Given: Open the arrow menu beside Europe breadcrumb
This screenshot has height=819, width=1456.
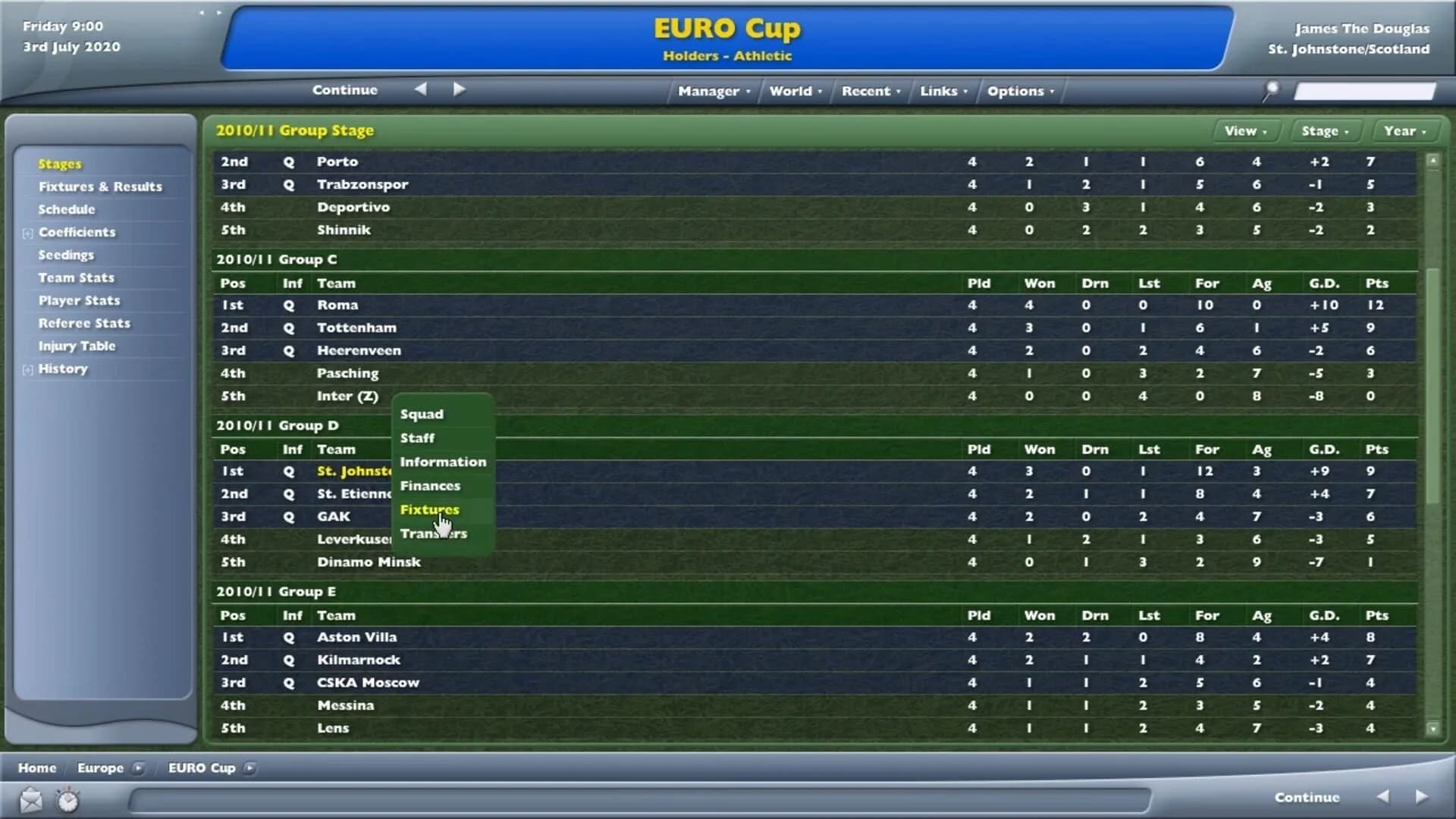Looking at the screenshot, I should (x=139, y=768).
